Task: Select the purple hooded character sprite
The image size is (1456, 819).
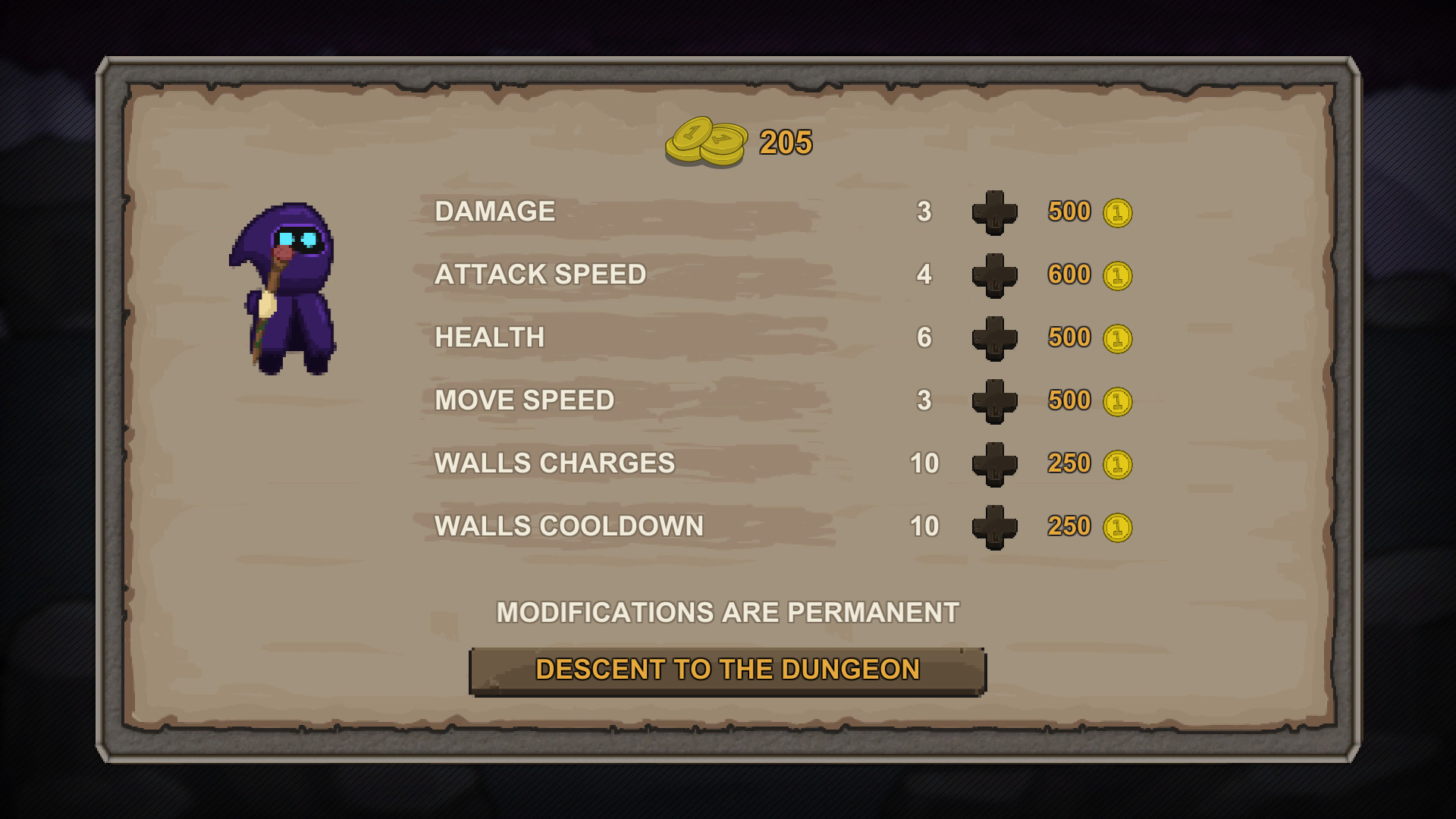Action: (287, 288)
